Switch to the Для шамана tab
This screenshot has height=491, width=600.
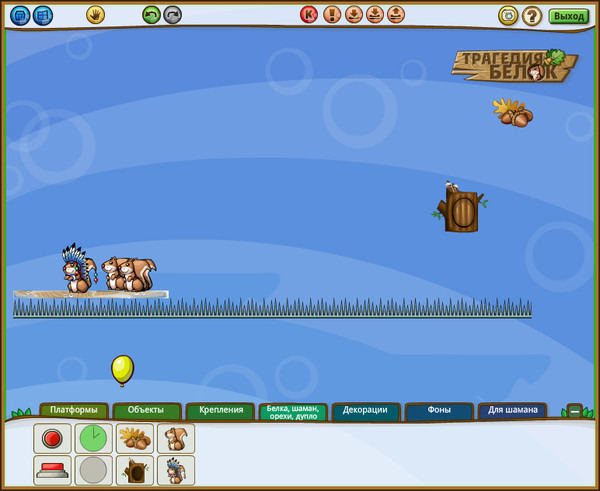(x=512, y=410)
